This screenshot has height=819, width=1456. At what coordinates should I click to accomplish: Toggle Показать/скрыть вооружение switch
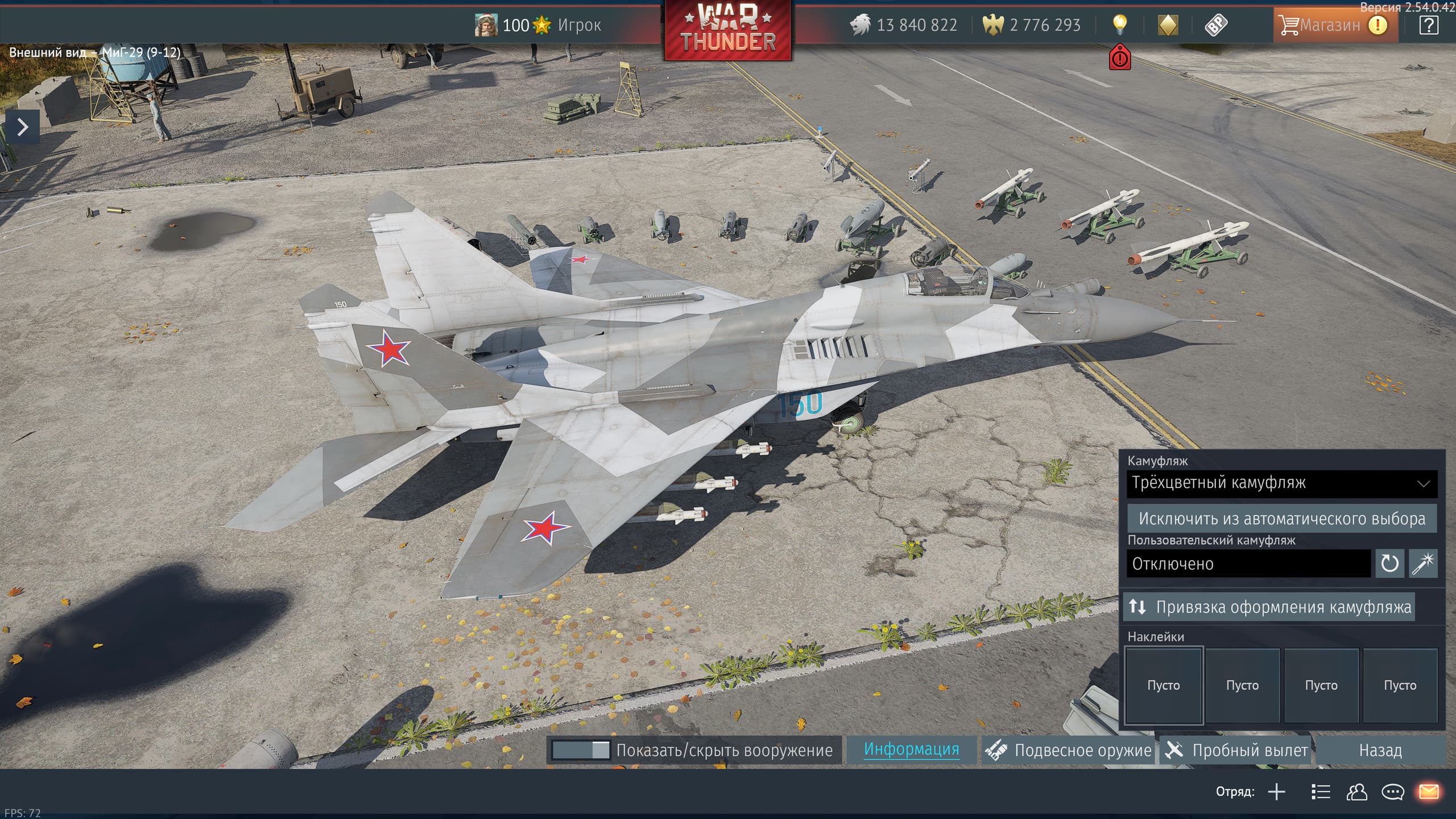[x=580, y=750]
